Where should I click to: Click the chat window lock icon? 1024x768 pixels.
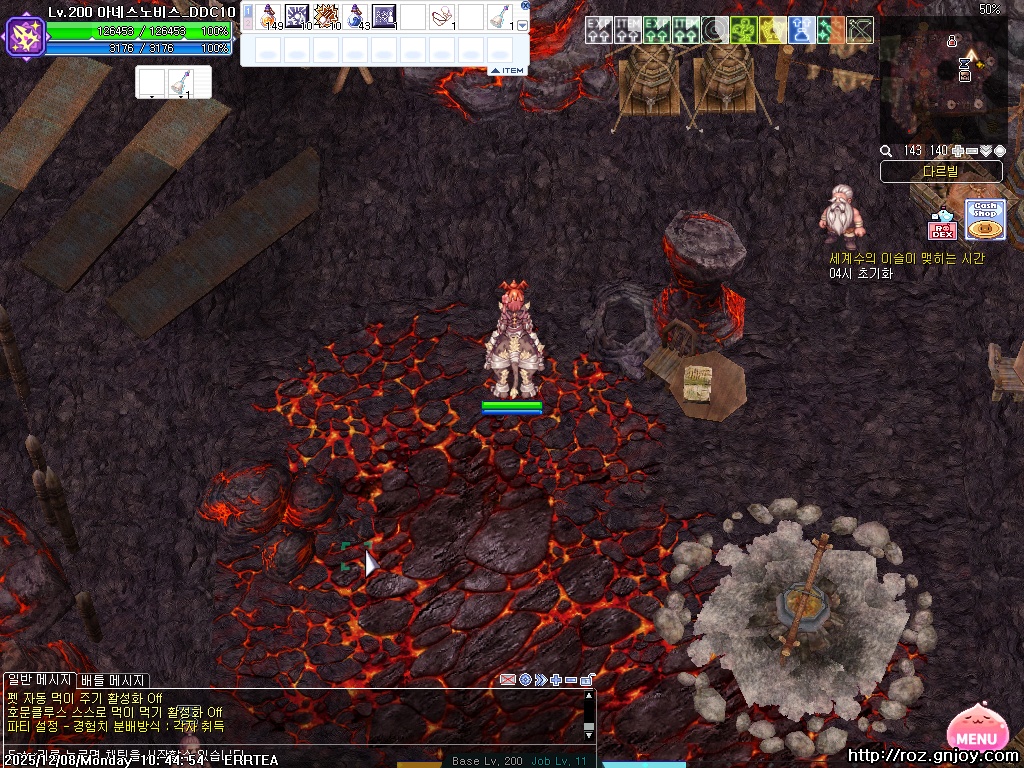586,680
